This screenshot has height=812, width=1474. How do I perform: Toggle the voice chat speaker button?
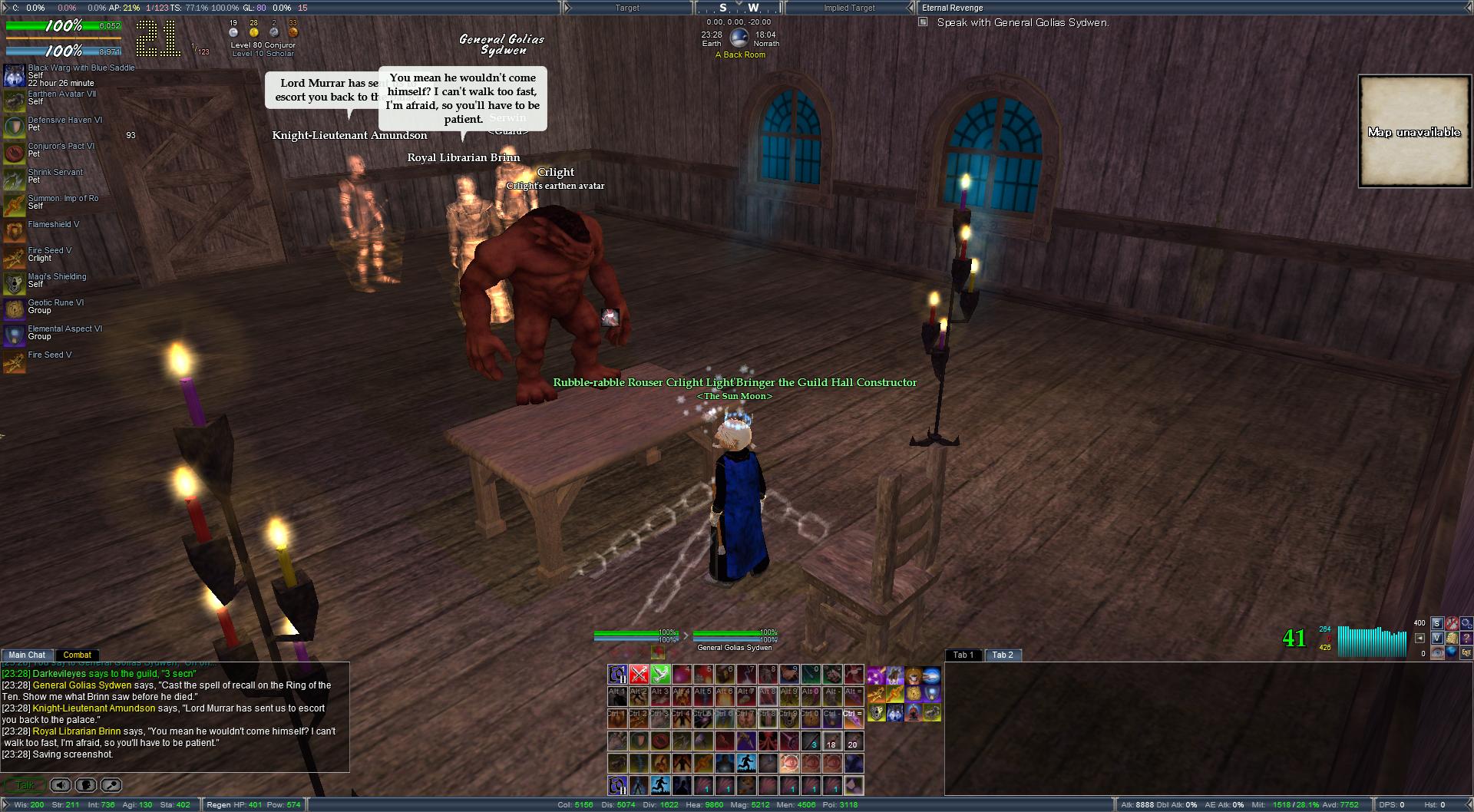coord(61,785)
